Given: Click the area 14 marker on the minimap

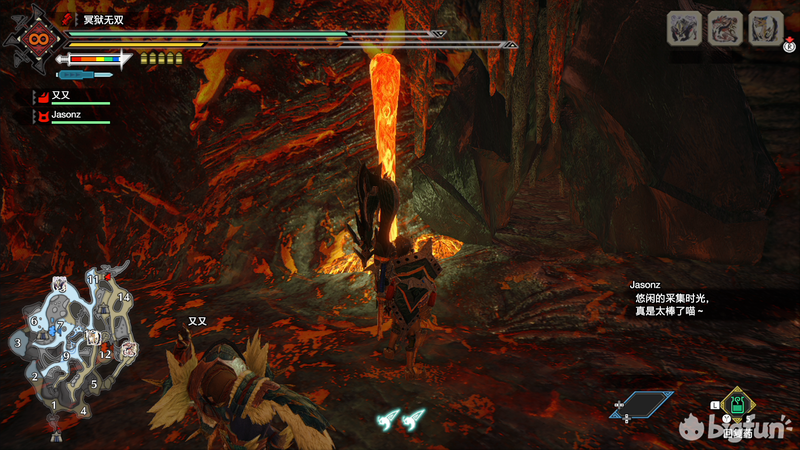Looking at the screenshot, I should [x=124, y=297].
